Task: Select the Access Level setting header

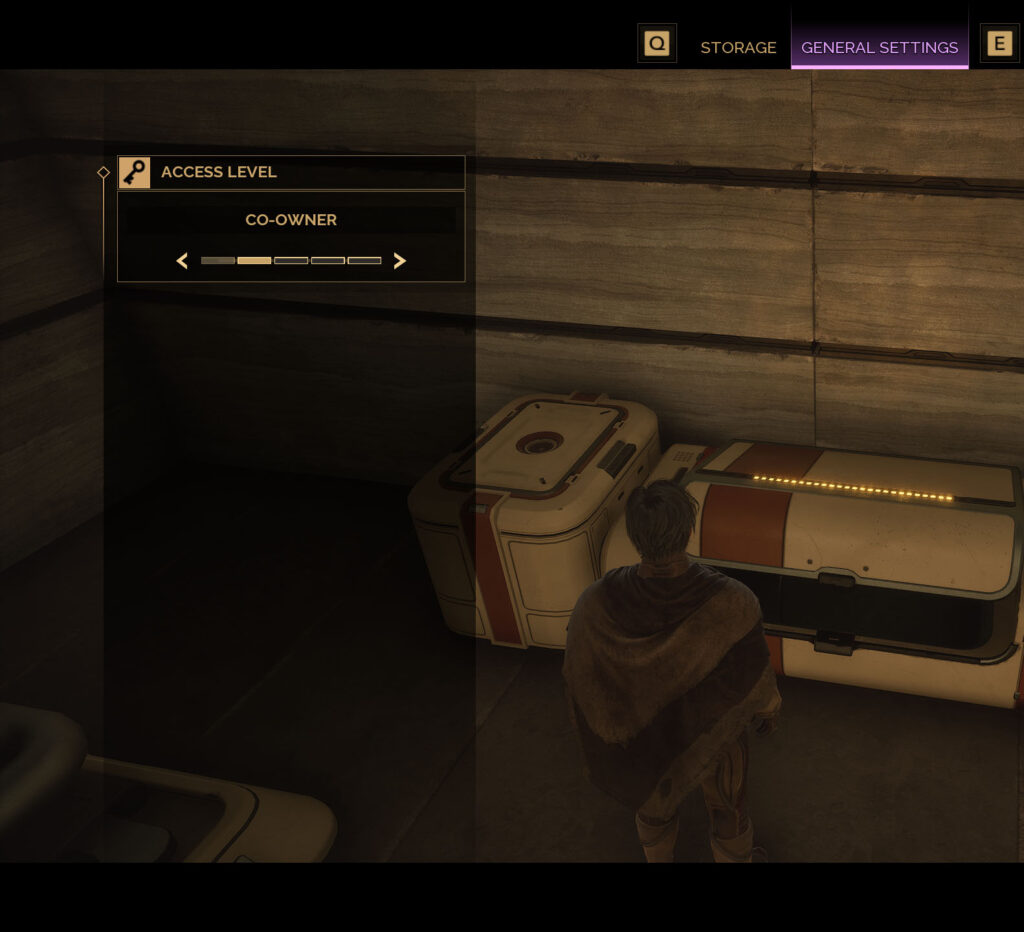Action: coord(291,172)
